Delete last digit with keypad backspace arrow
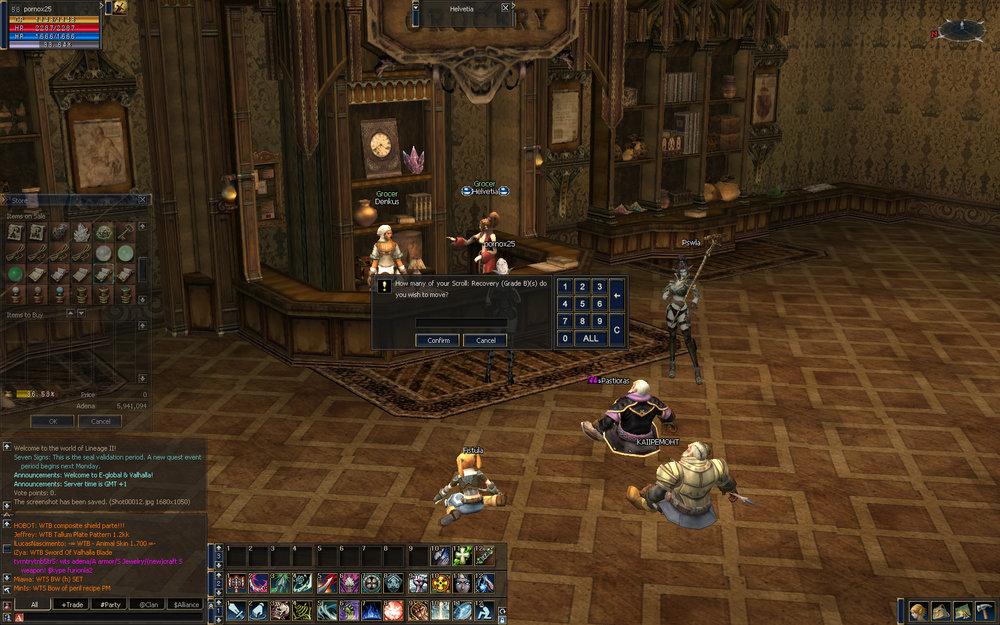 tap(617, 295)
